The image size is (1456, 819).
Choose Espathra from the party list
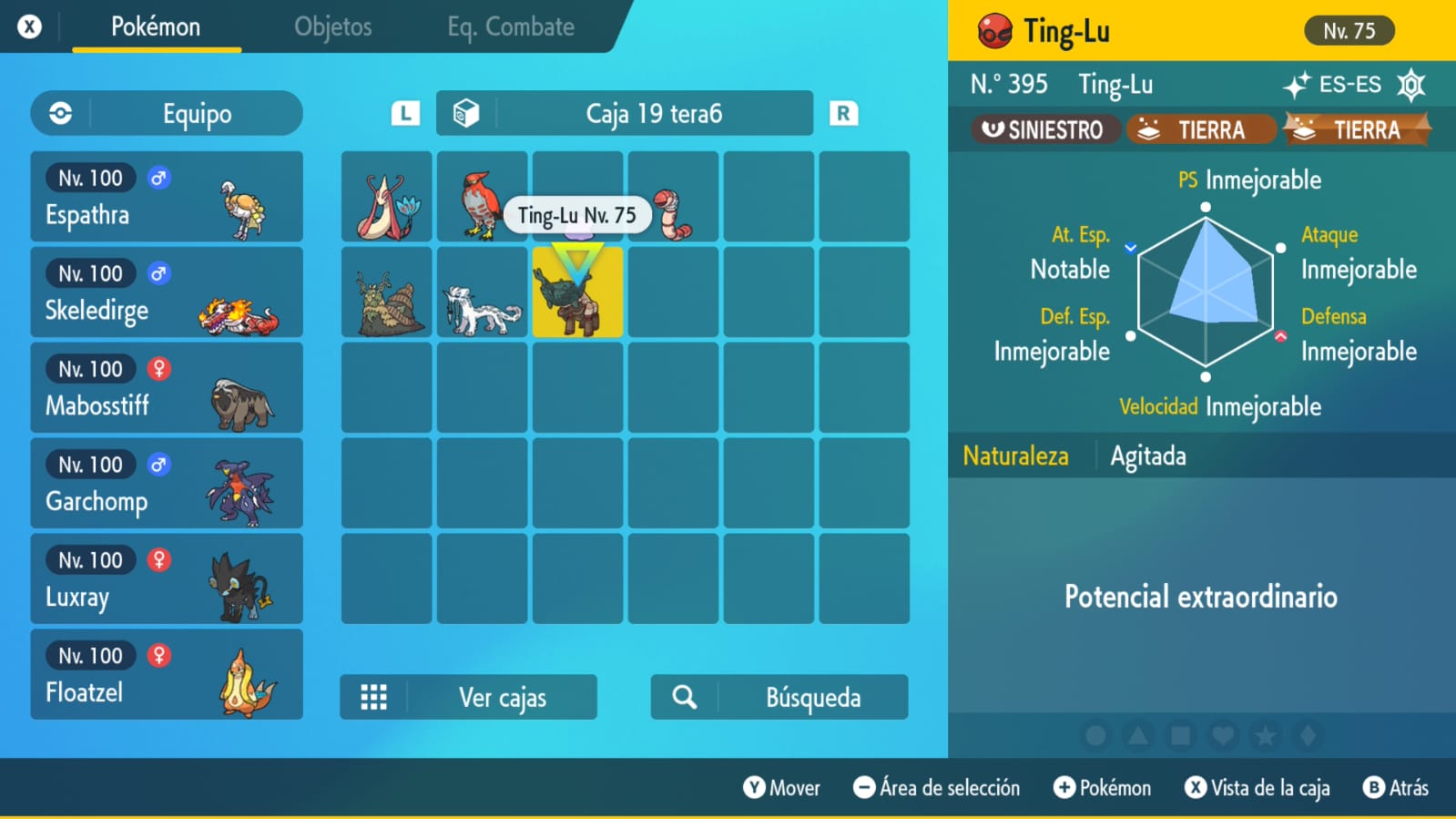pyautogui.click(x=167, y=197)
